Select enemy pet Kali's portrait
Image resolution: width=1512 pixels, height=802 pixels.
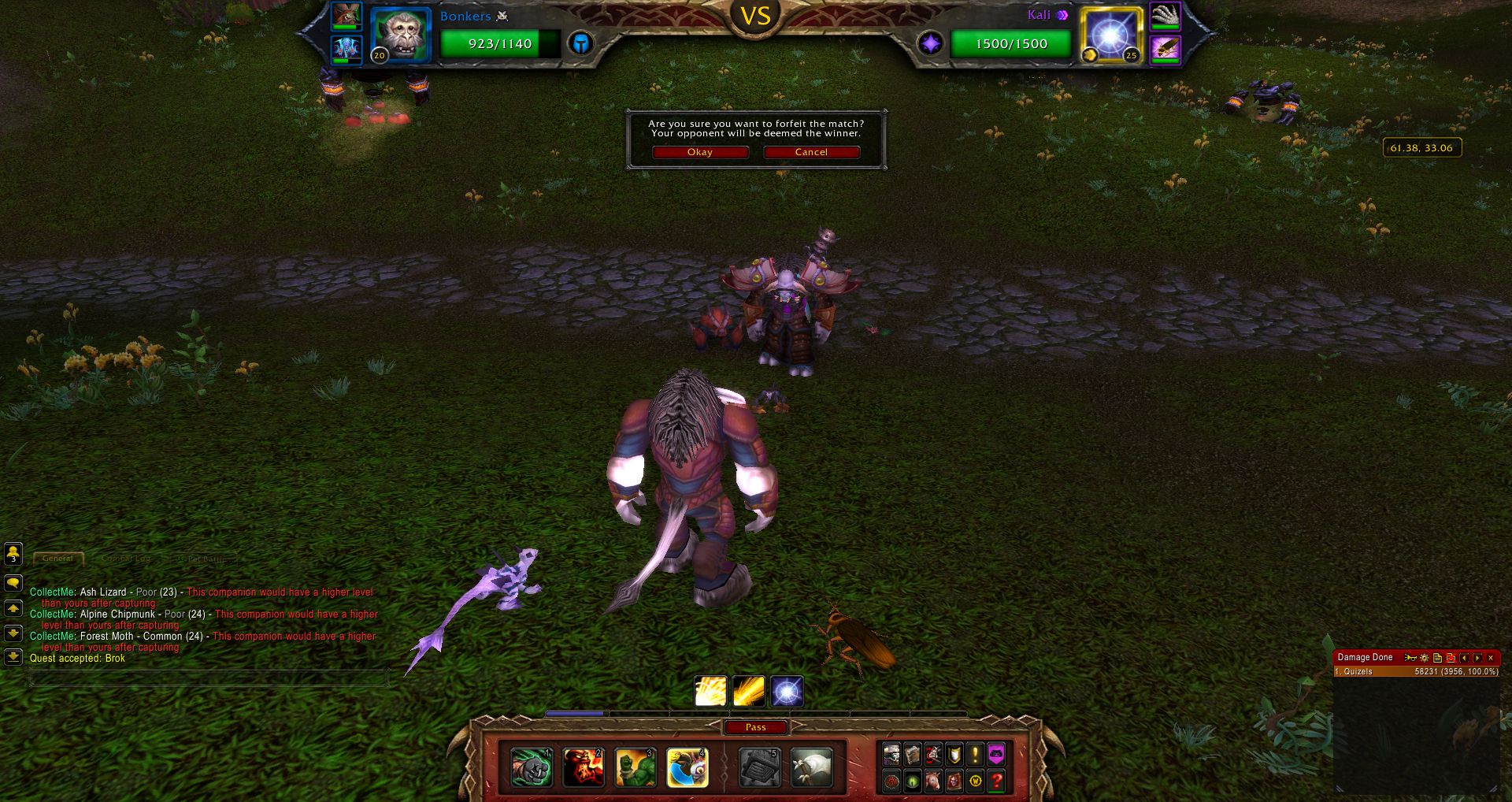1110,35
